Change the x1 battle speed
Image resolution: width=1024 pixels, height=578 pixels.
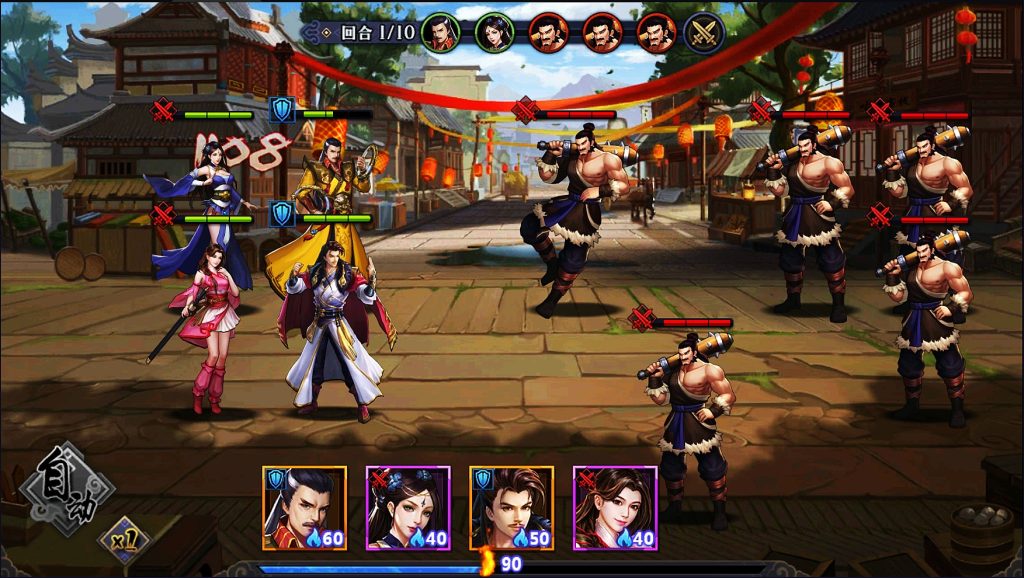pos(124,542)
